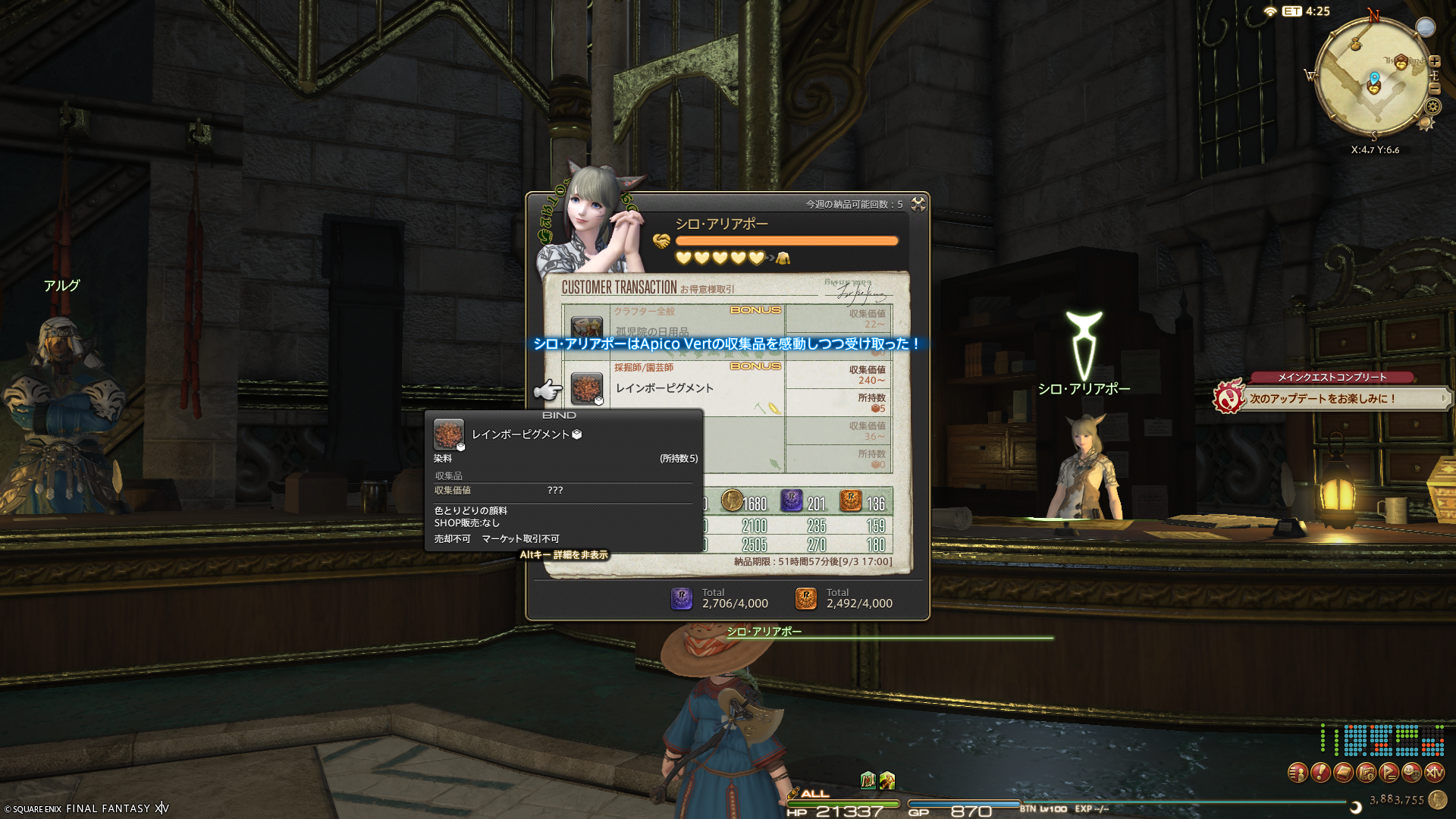Zoom out the minimap with minus button
The height and width of the screenshot is (819, 1456).
pos(1435,89)
